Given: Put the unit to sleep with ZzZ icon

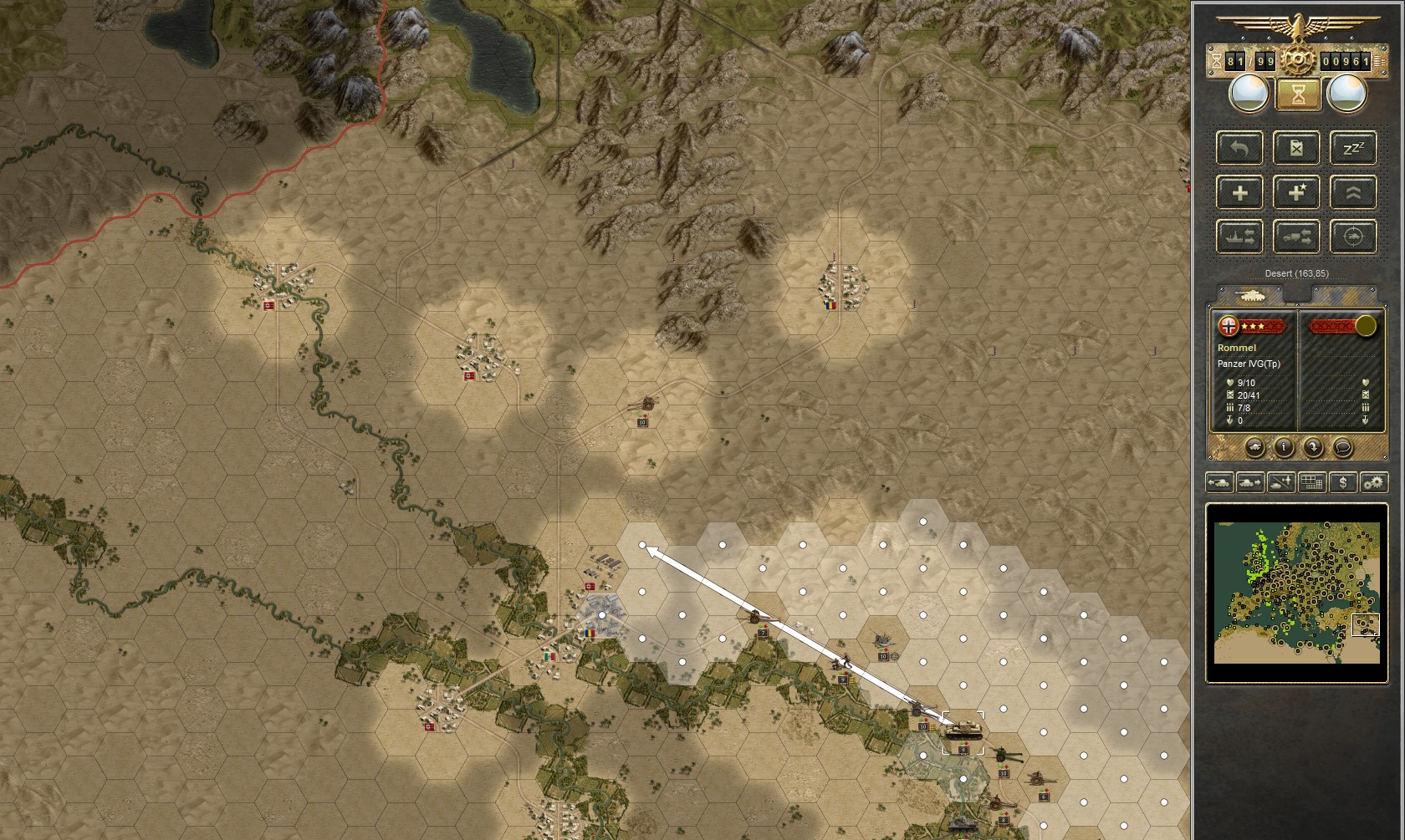Looking at the screenshot, I should pos(1353,148).
